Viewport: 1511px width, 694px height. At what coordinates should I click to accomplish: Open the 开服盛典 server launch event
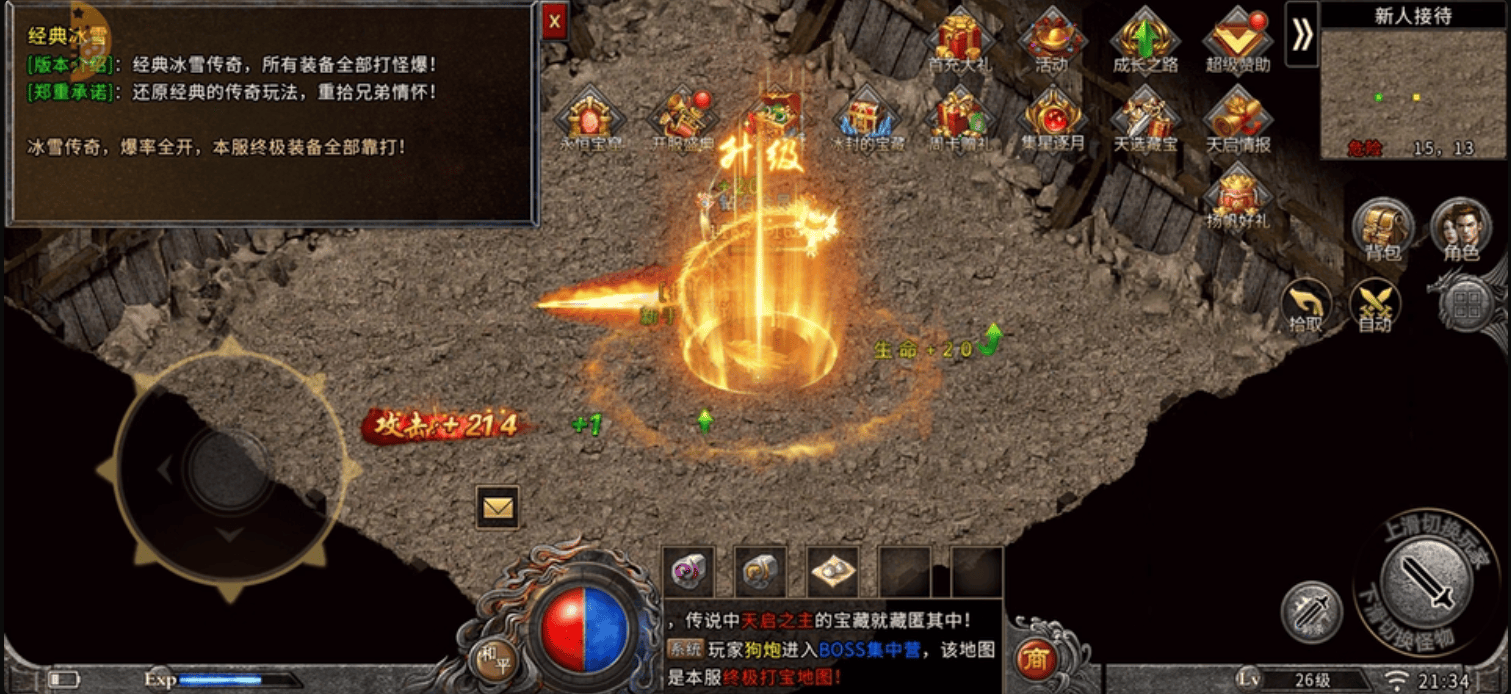(683, 117)
